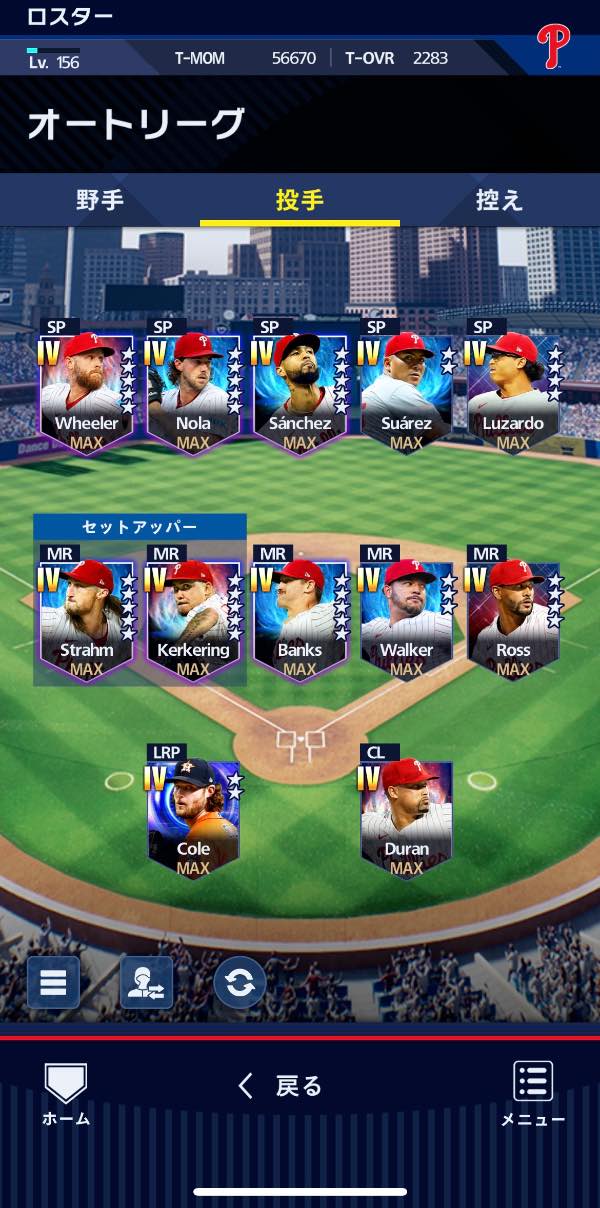Go back with the 戻る button
Viewport: 600px width, 1208px height.
pyautogui.click(x=281, y=1086)
